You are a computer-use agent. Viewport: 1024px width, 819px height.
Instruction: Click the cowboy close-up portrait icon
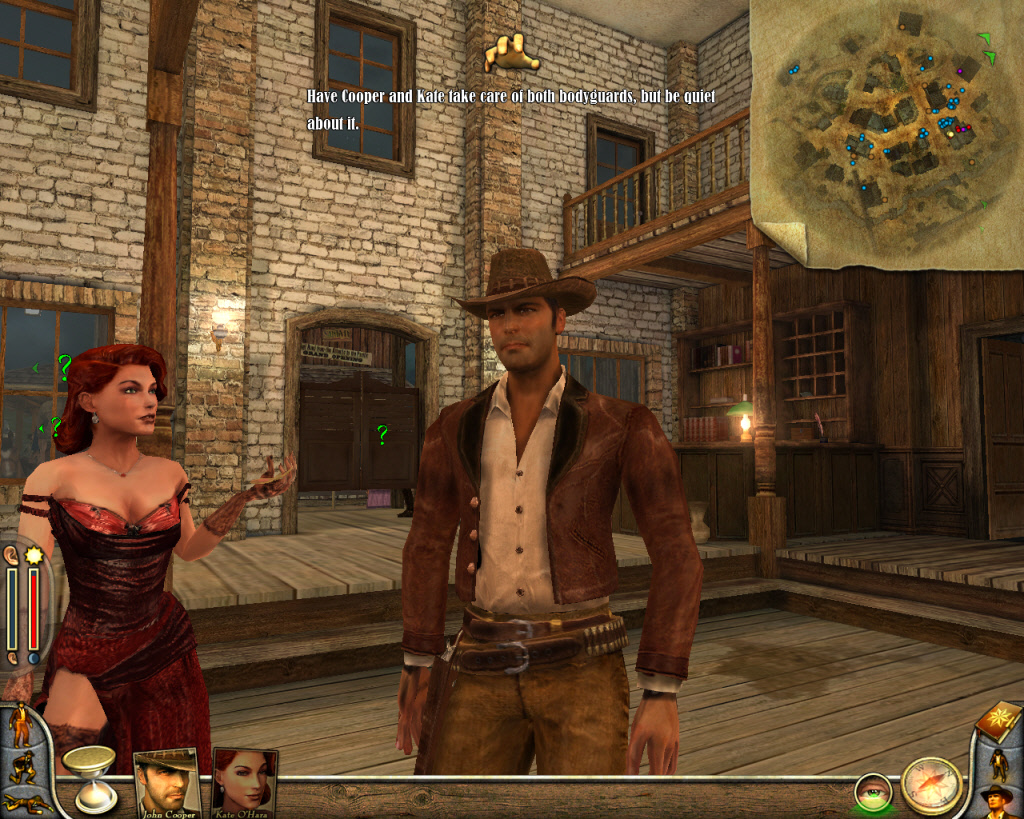tap(996, 801)
